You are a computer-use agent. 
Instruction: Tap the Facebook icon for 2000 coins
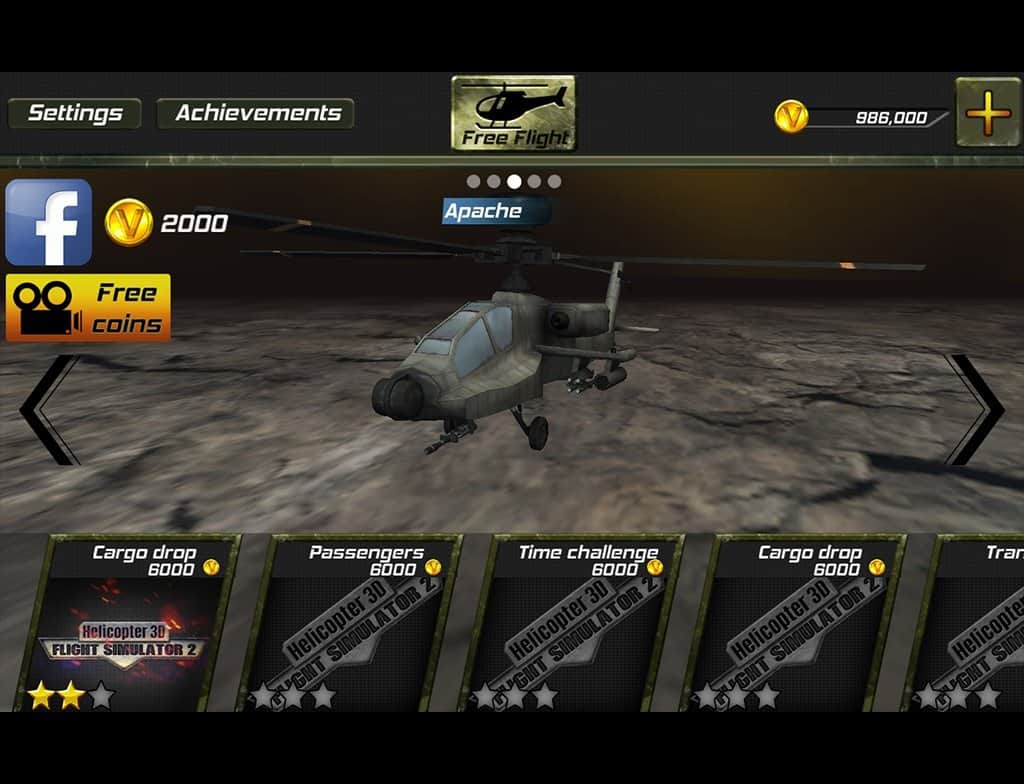click(x=48, y=222)
